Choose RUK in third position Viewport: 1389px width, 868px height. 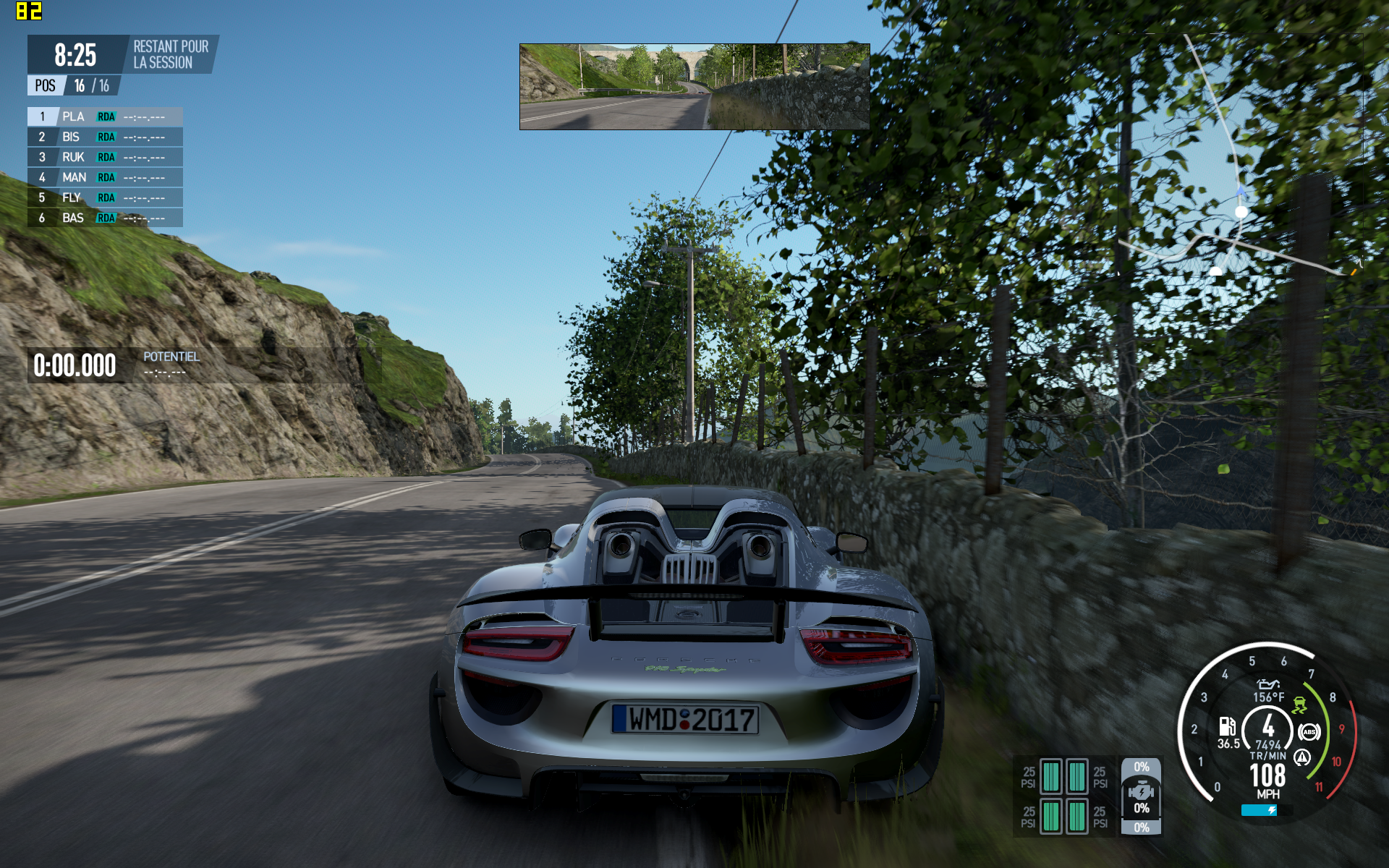point(105,157)
